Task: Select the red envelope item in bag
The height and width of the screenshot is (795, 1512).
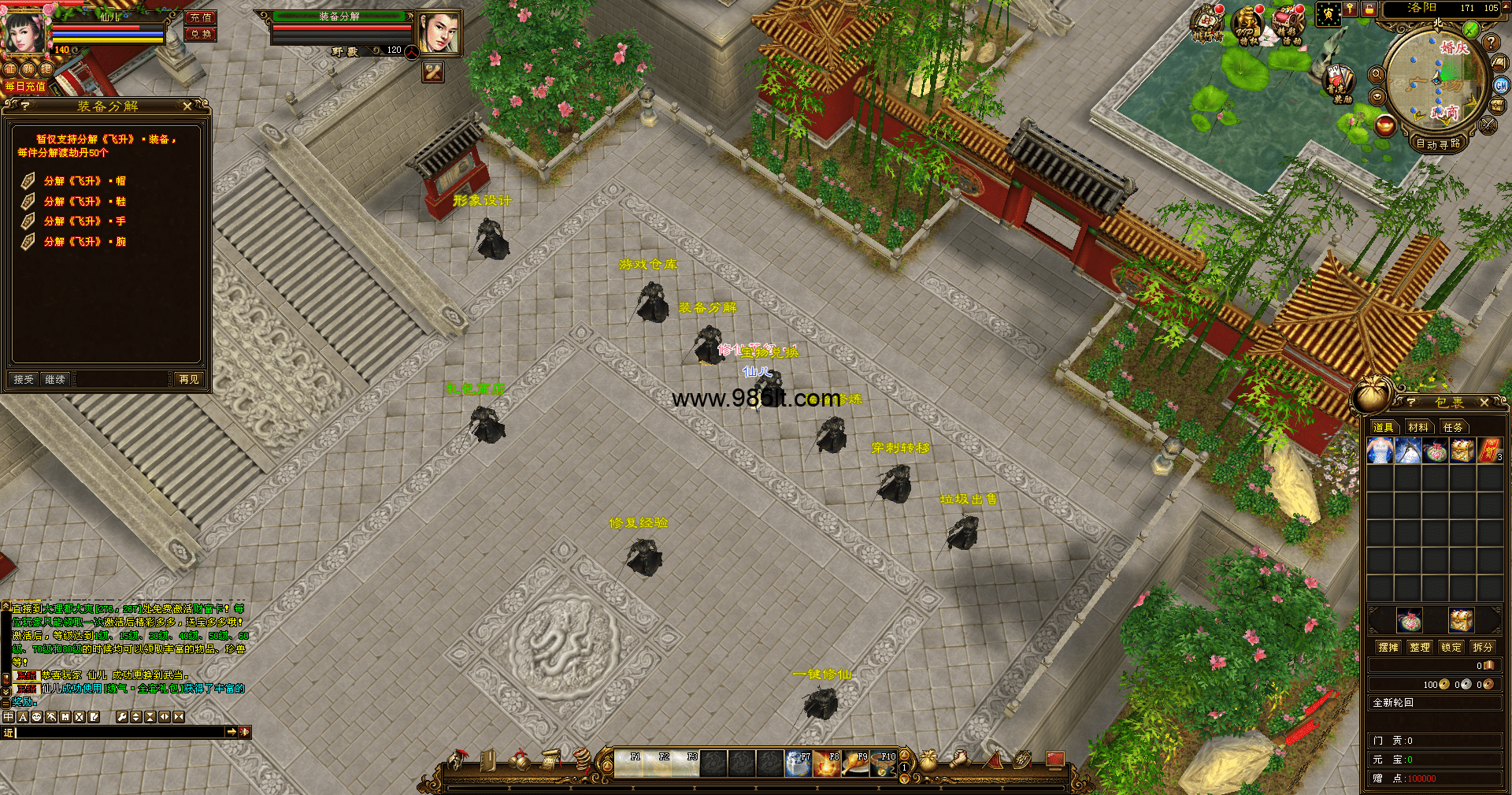Action: [1489, 451]
